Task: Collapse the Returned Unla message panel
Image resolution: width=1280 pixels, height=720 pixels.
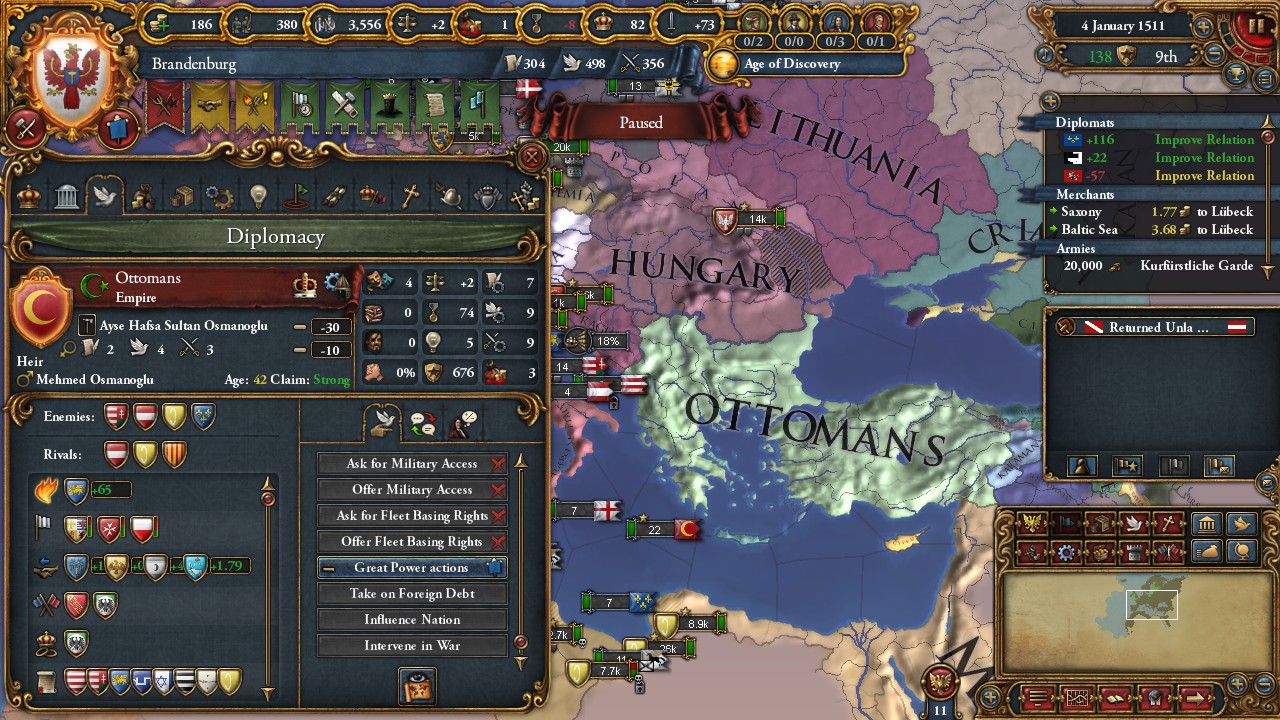Action: pyautogui.click(x=1154, y=325)
